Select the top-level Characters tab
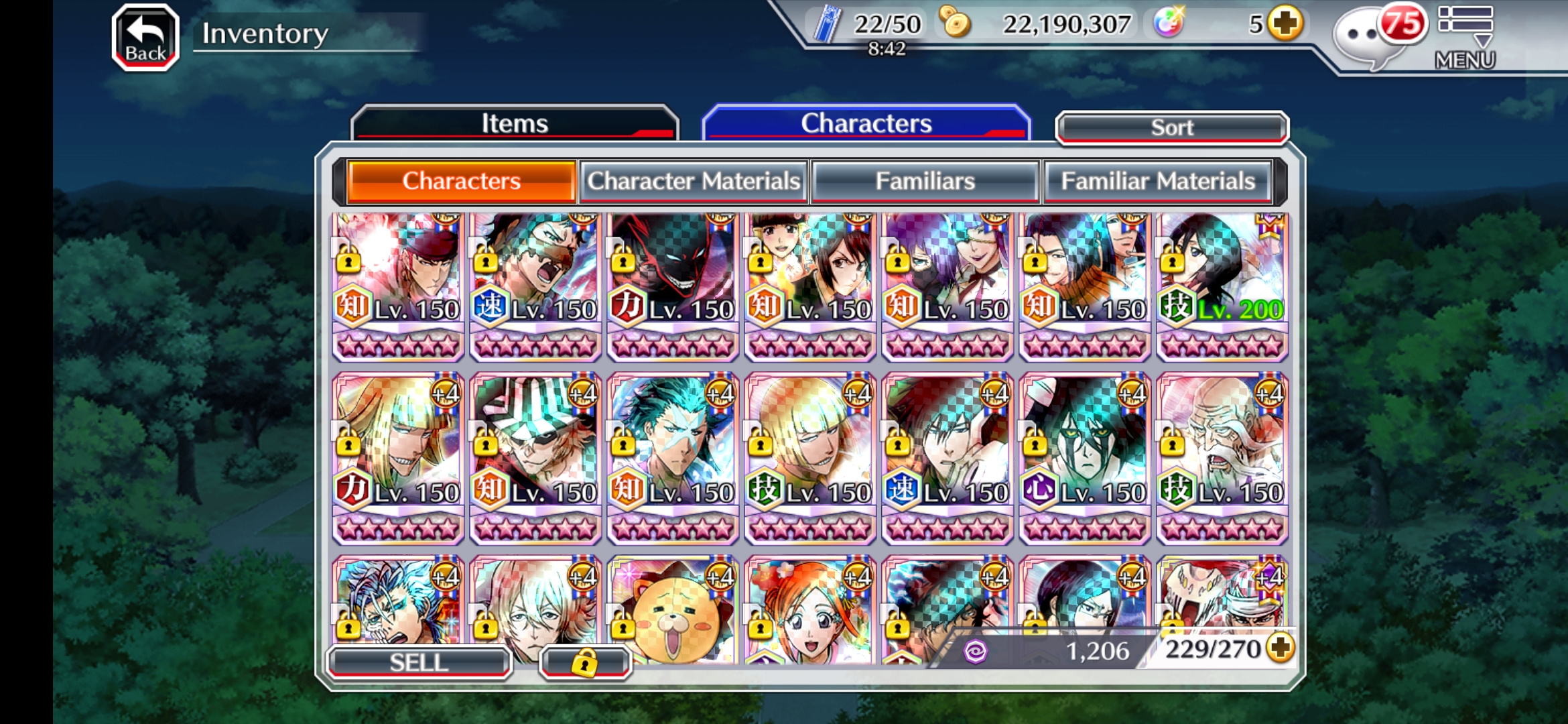Image resolution: width=1568 pixels, height=724 pixels. point(866,123)
